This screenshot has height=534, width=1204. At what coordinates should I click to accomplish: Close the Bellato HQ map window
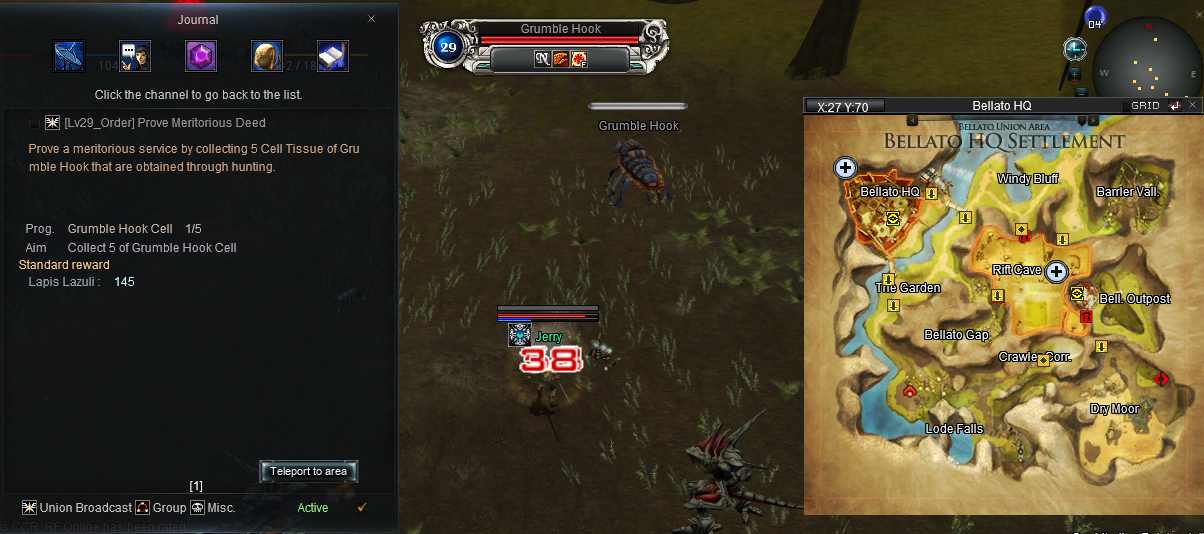click(1192, 105)
